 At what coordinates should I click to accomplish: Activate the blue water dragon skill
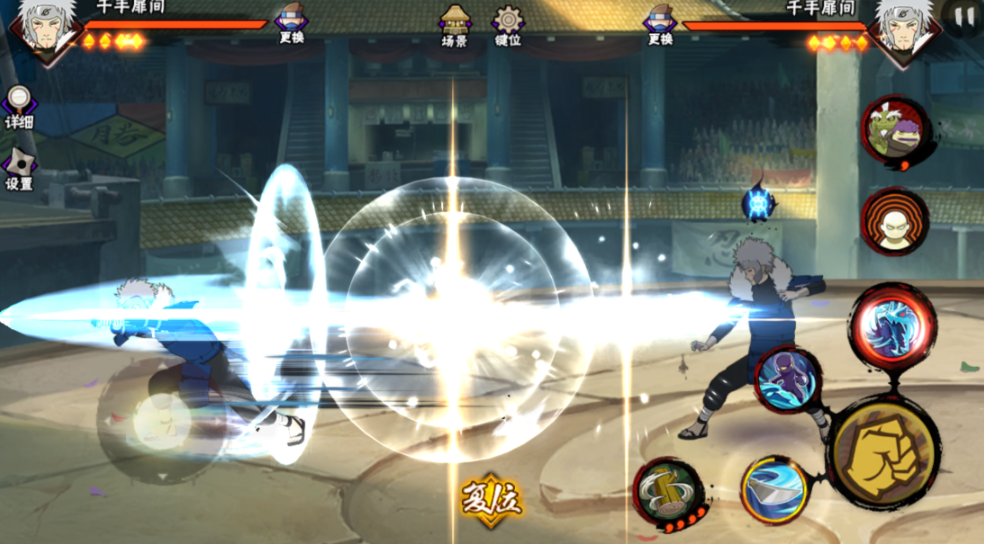[x=891, y=327]
